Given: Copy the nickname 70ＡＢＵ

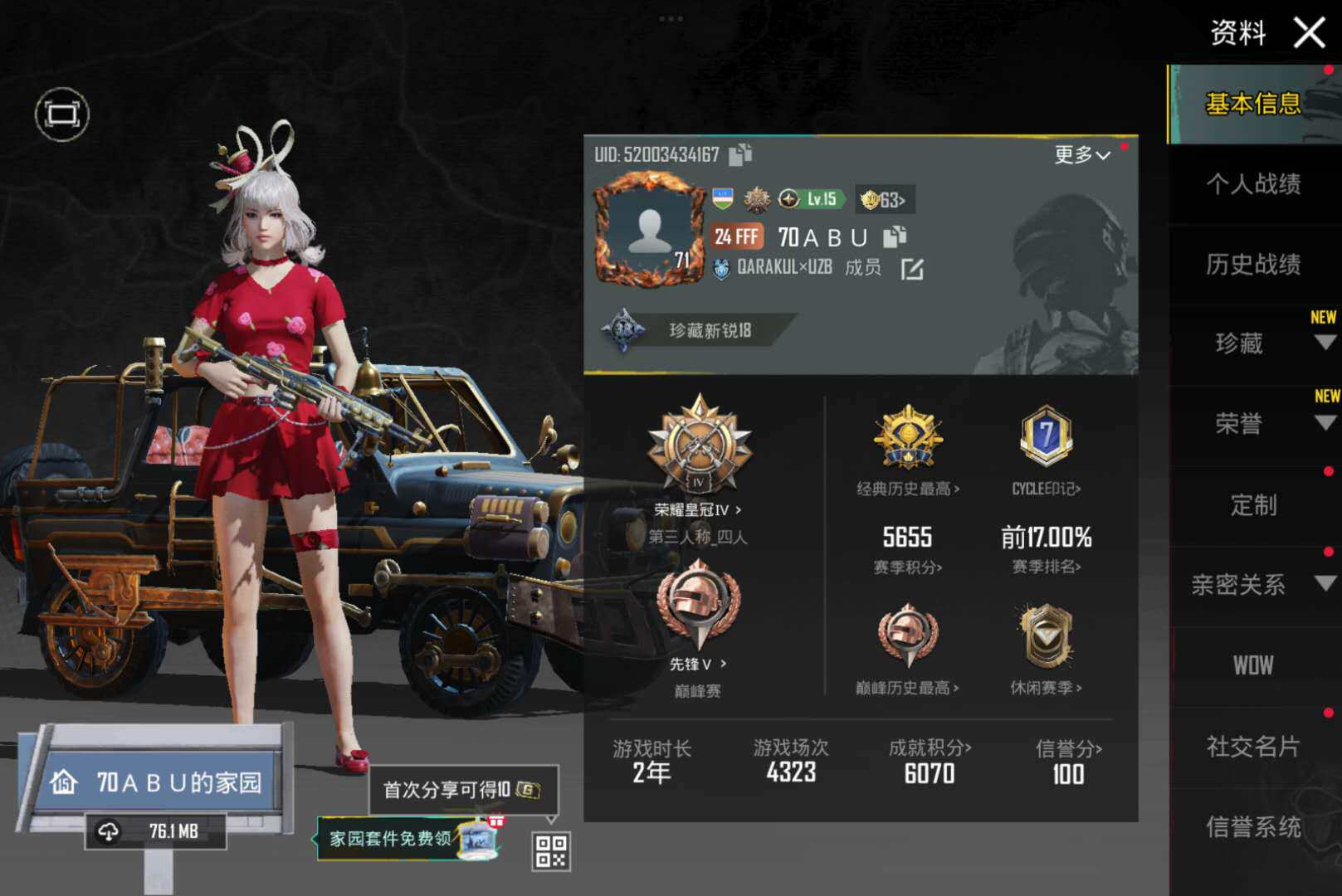Looking at the screenshot, I should tap(895, 238).
